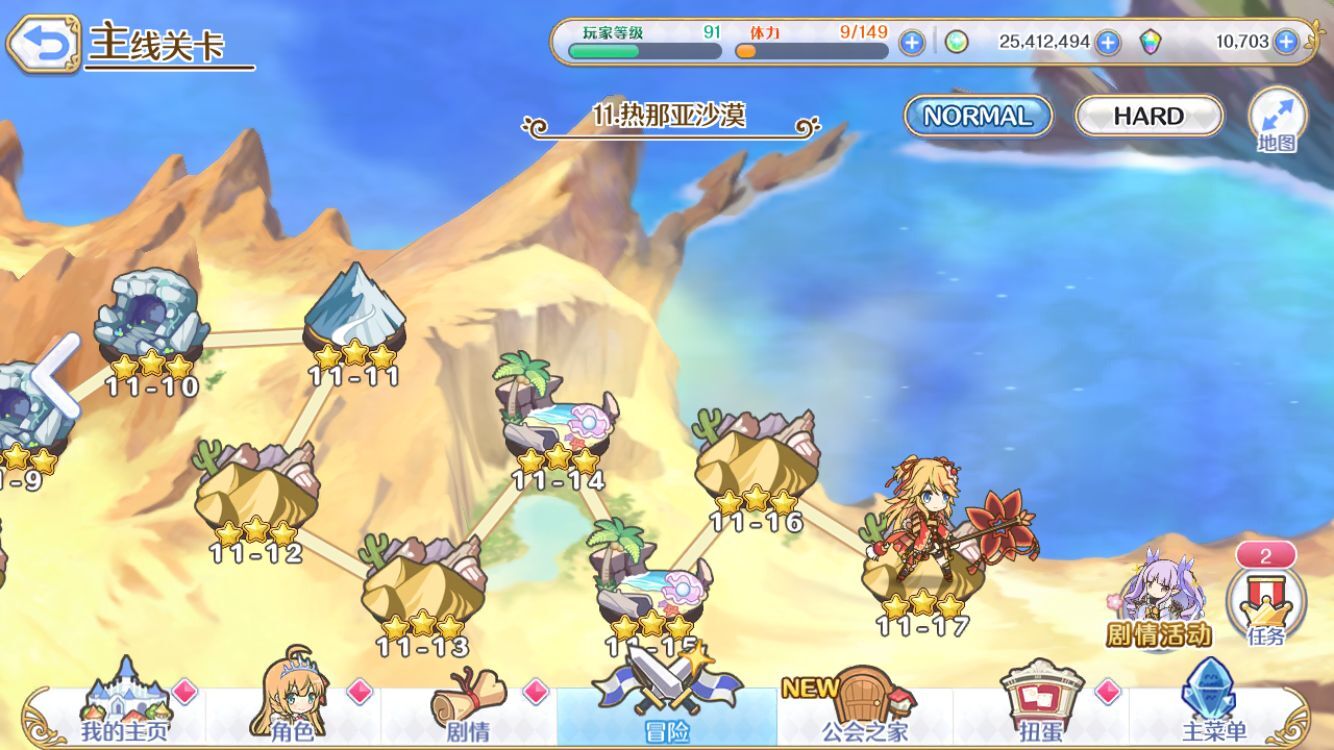This screenshot has height=750, width=1334.
Task: Switch to HARD difficulty
Action: coord(1148,116)
